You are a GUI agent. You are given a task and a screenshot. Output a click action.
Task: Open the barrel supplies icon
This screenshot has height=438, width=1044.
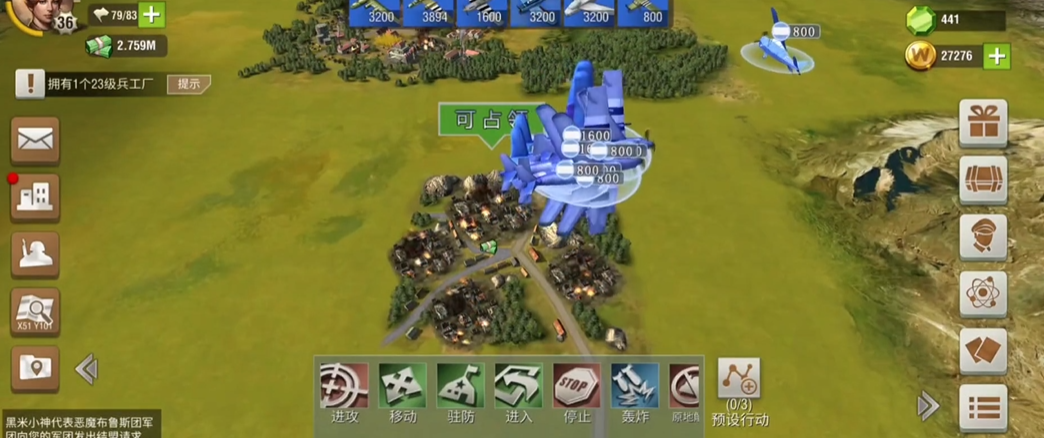983,181
